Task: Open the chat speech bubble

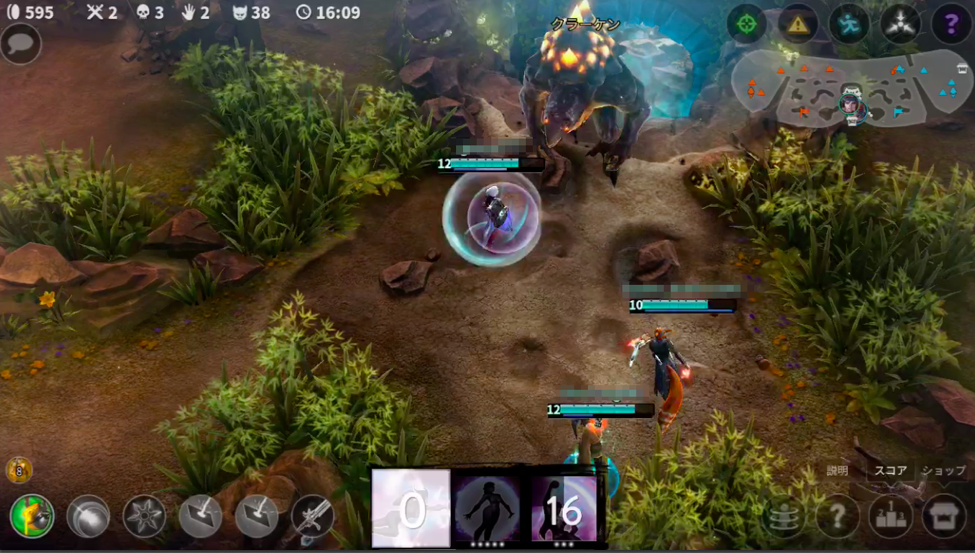Action: 21,44
